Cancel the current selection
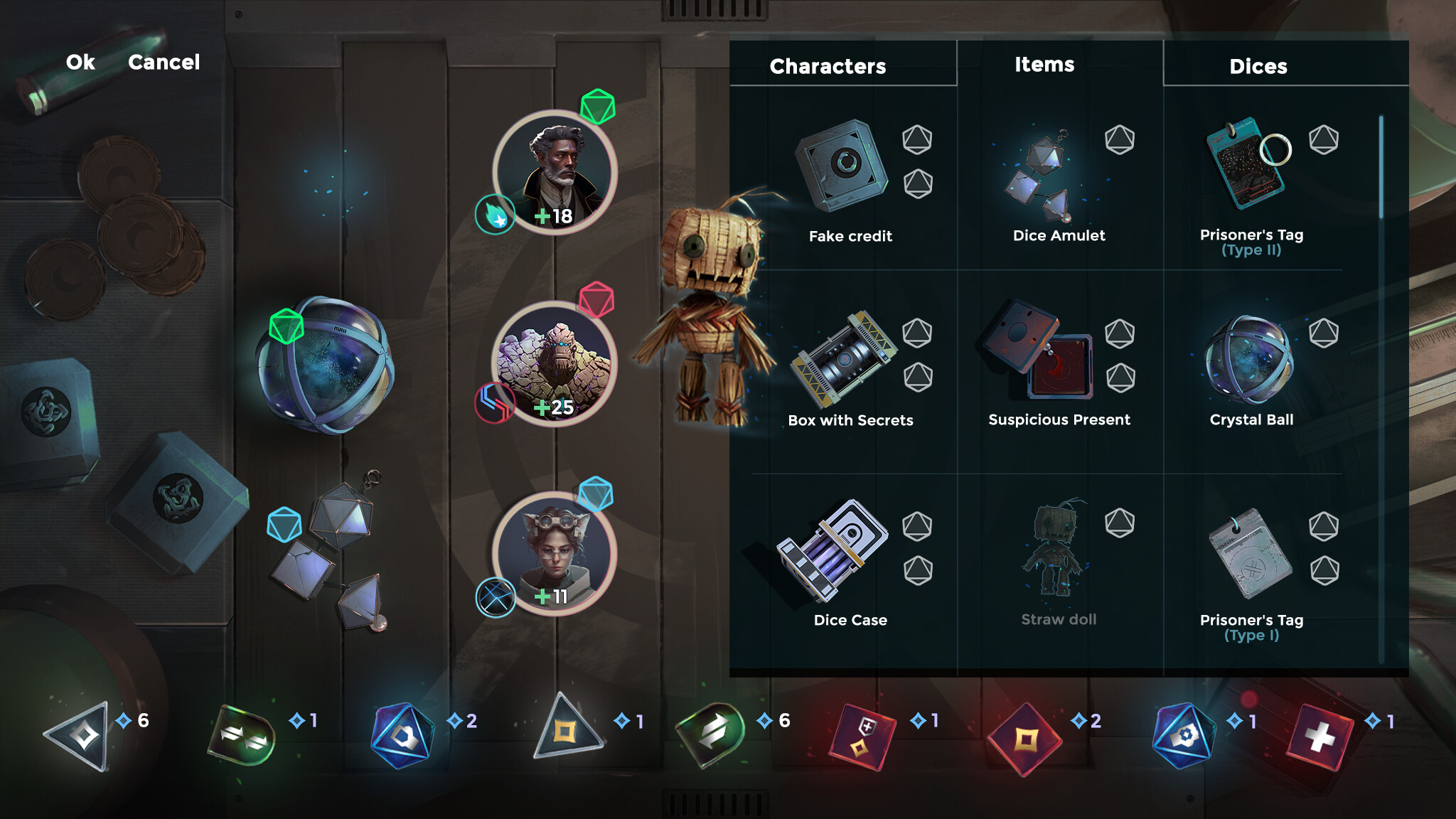 (x=164, y=63)
